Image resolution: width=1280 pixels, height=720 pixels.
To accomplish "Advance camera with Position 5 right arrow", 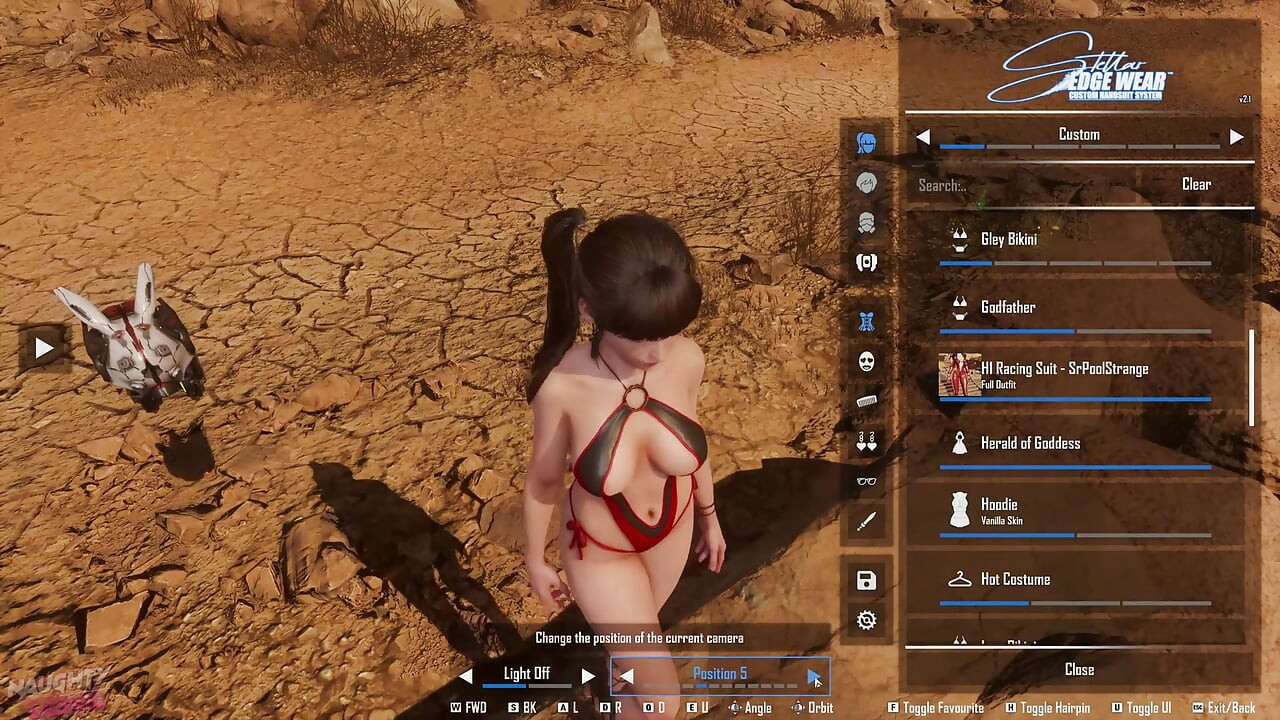I will click(812, 675).
